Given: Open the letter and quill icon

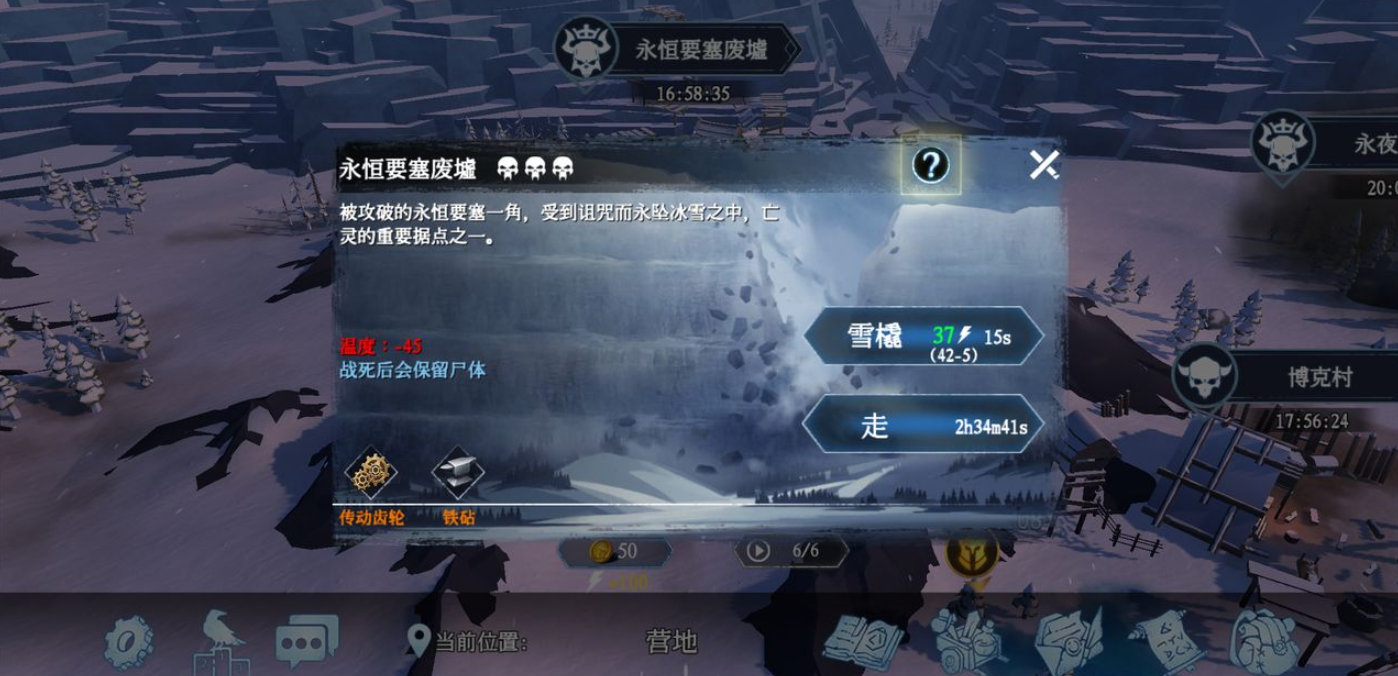Looking at the screenshot, I should click(1068, 638).
